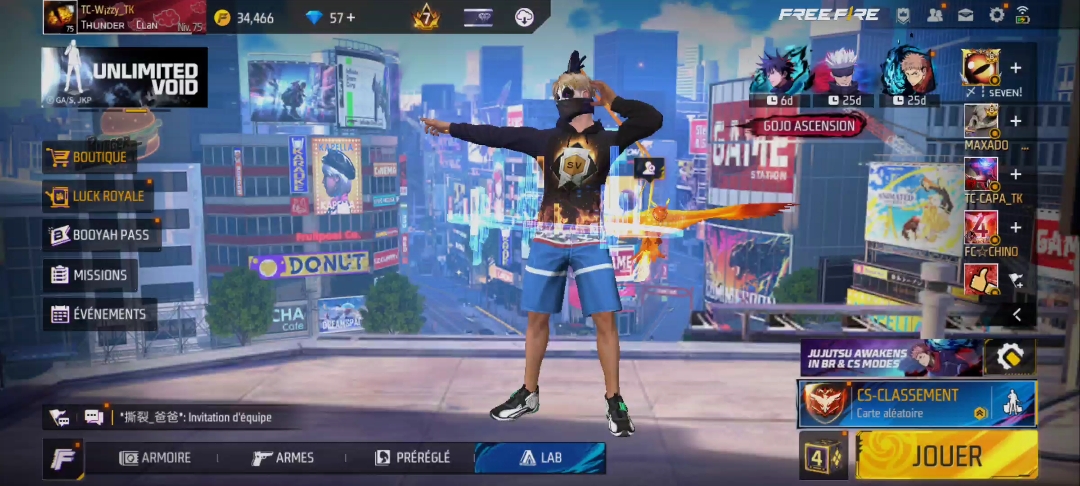Viewport: 1080px width, 486px height.
Task: Open the Unlimited Void banner
Action: [x=125, y=77]
